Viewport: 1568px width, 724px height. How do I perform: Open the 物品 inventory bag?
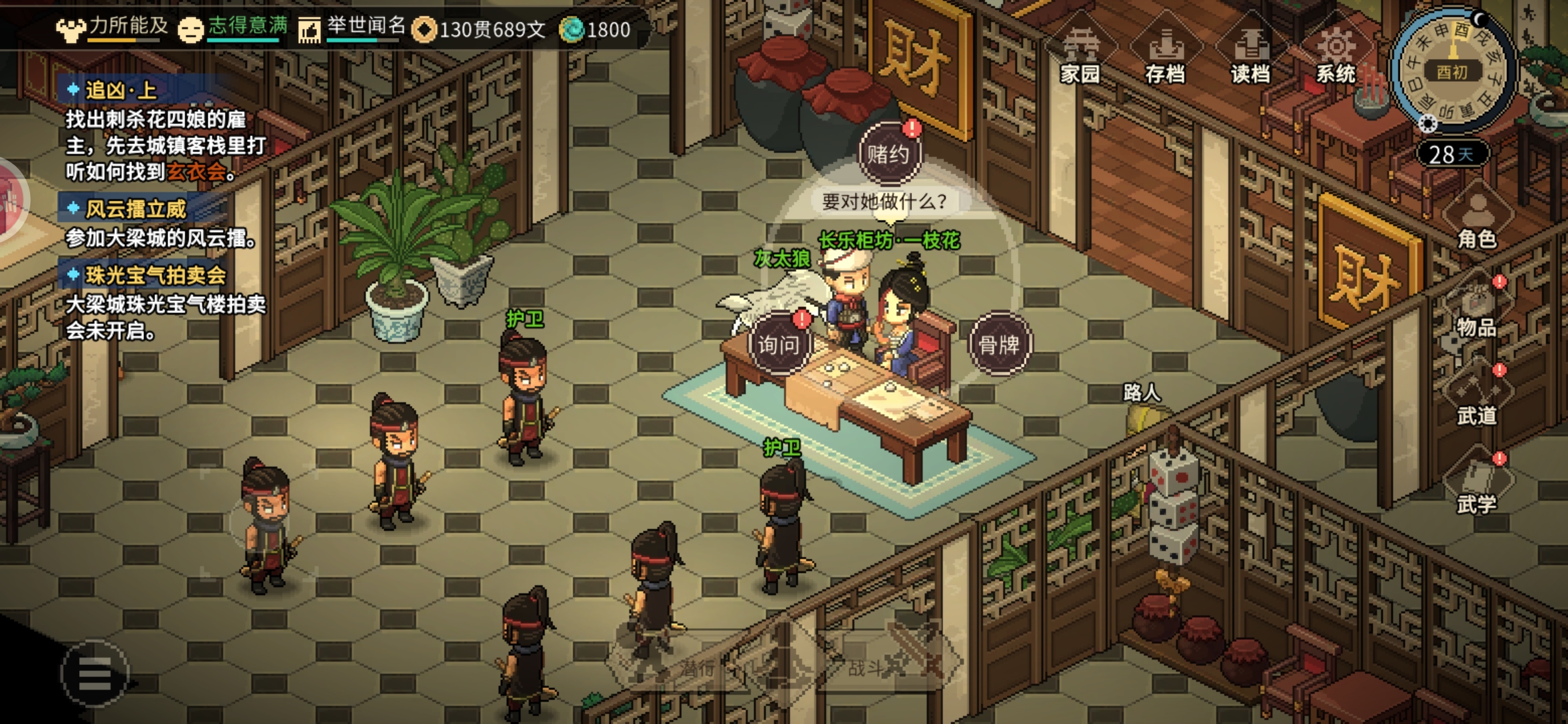click(1477, 308)
